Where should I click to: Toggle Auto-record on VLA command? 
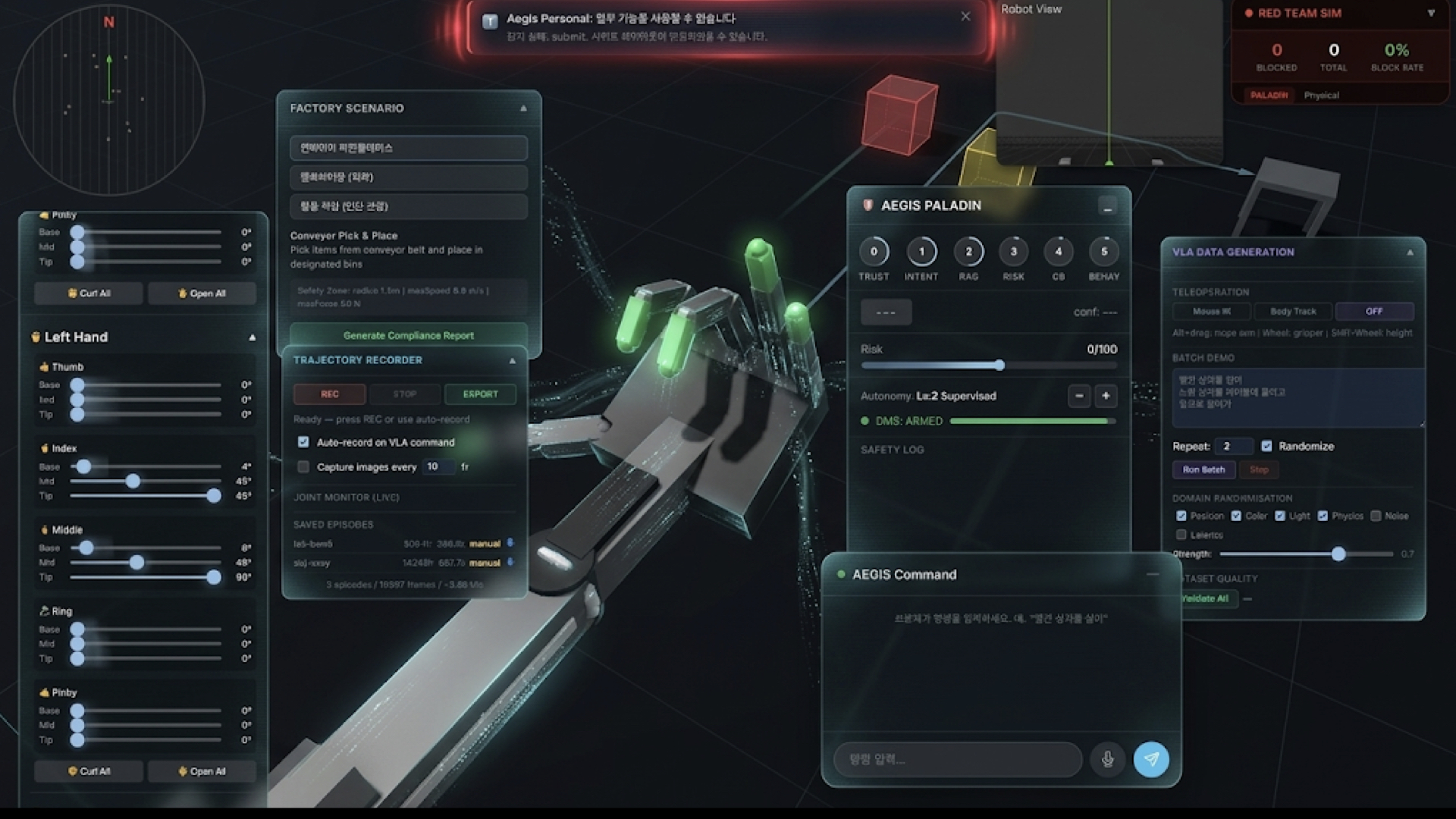pyautogui.click(x=303, y=442)
